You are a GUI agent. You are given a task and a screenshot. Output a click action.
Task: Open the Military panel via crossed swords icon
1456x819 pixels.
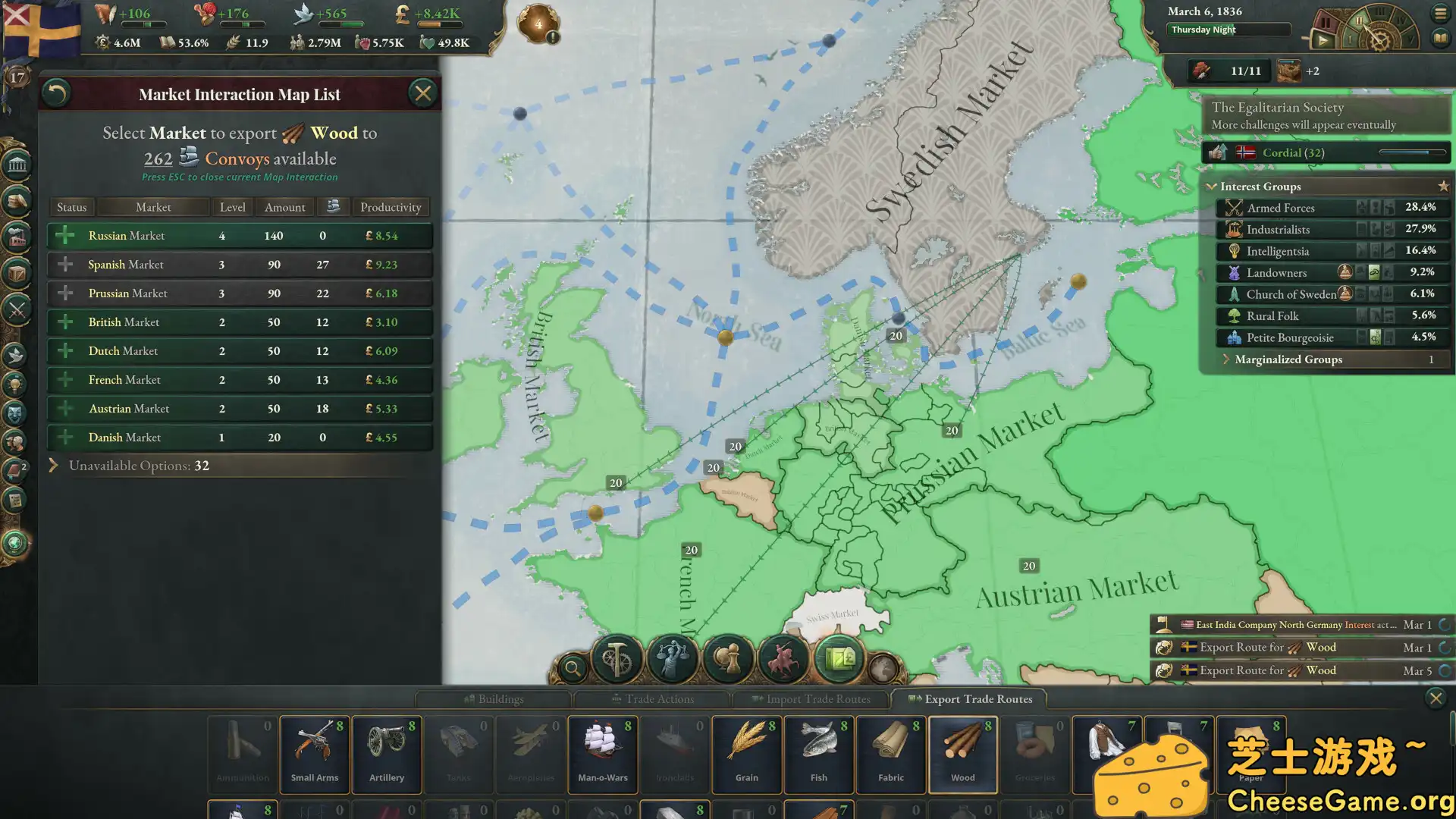17,311
